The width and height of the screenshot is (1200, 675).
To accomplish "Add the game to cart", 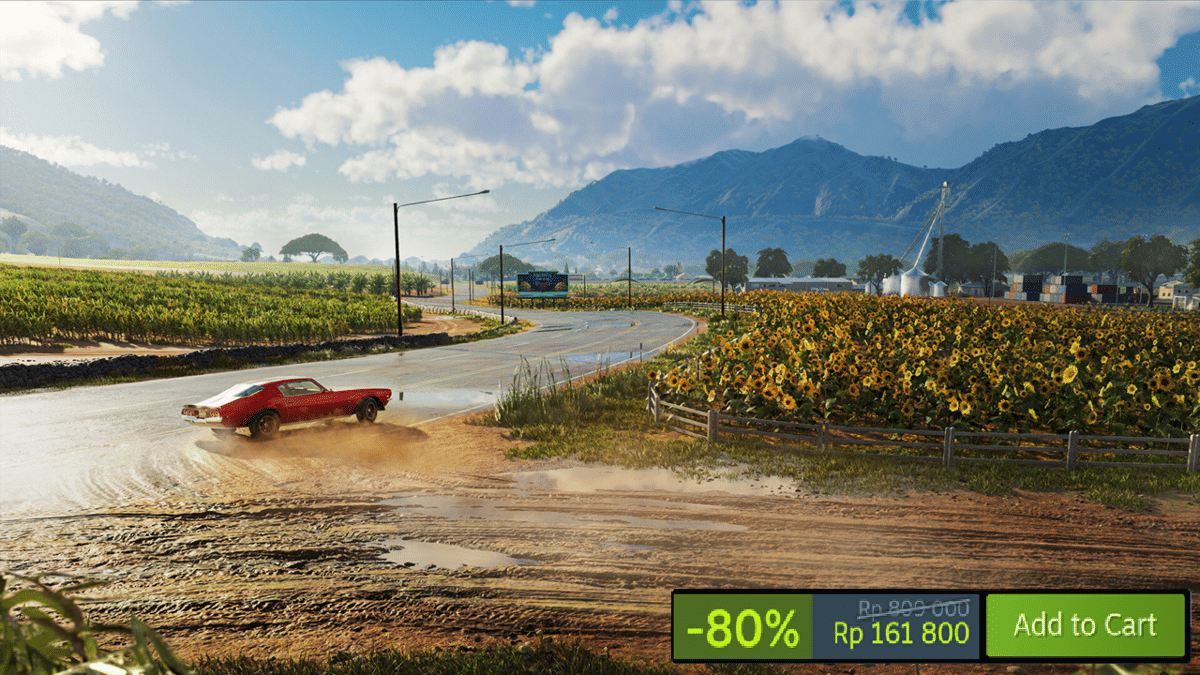I will pos(1085,626).
